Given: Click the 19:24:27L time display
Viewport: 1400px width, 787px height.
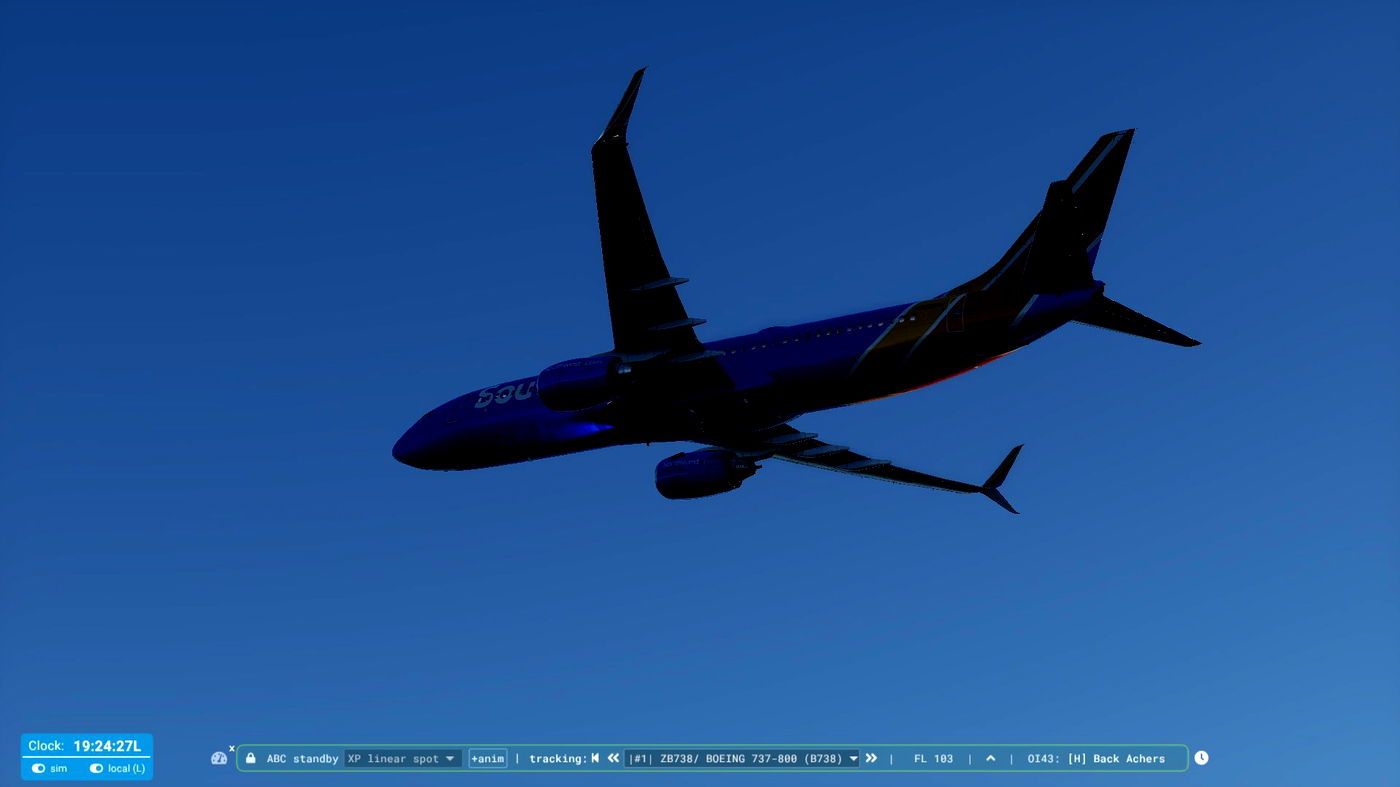Looking at the screenshot, I should click(110, 745).
